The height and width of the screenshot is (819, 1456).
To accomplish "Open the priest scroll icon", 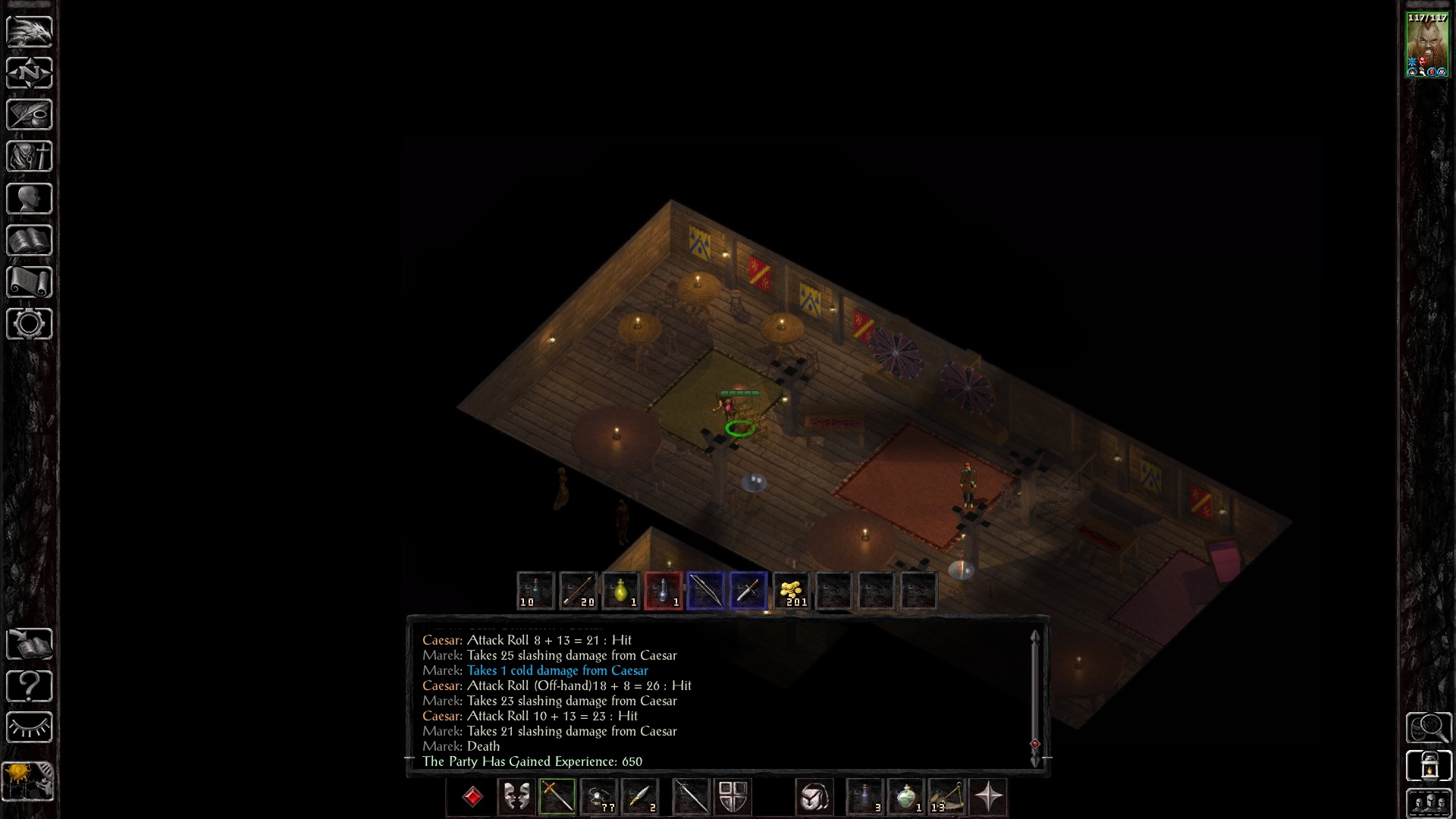I will click(30, 282).
